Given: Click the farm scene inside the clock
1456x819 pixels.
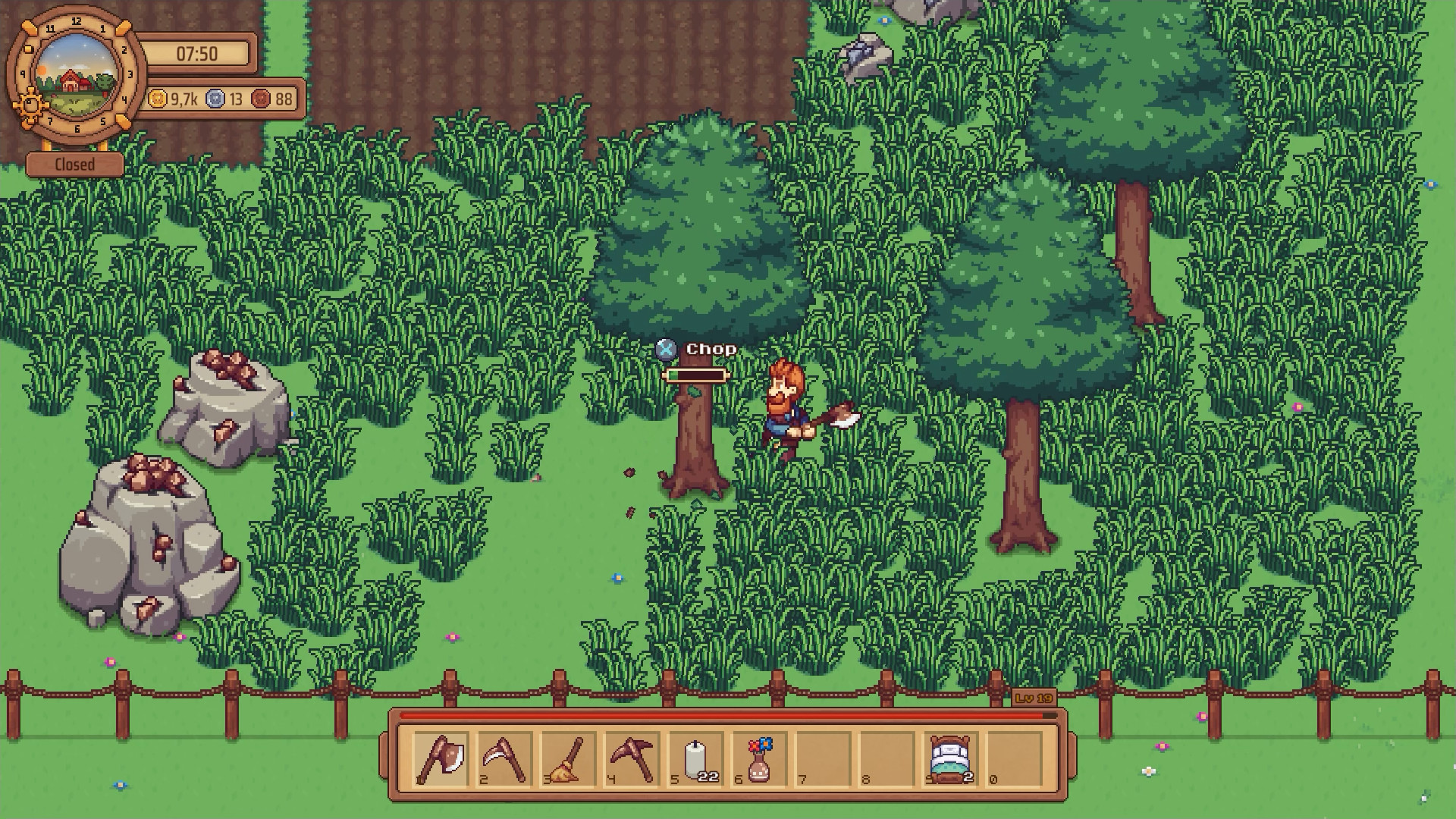Looking at the screenshot, I should click(76, 76).
